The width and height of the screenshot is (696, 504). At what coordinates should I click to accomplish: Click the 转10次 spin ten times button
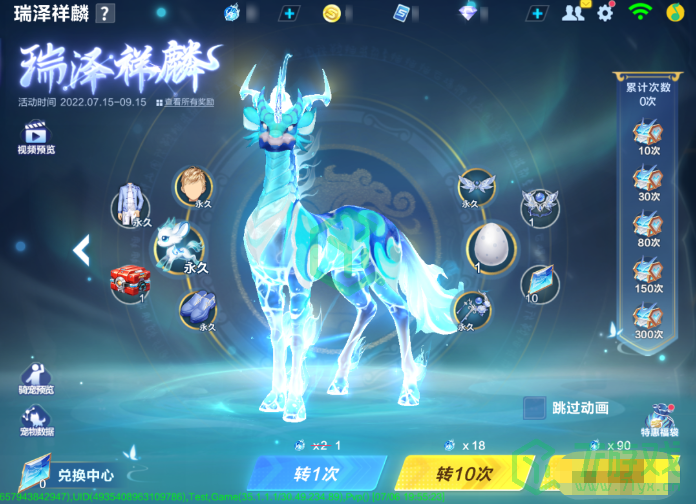click(x=463, y=473)
